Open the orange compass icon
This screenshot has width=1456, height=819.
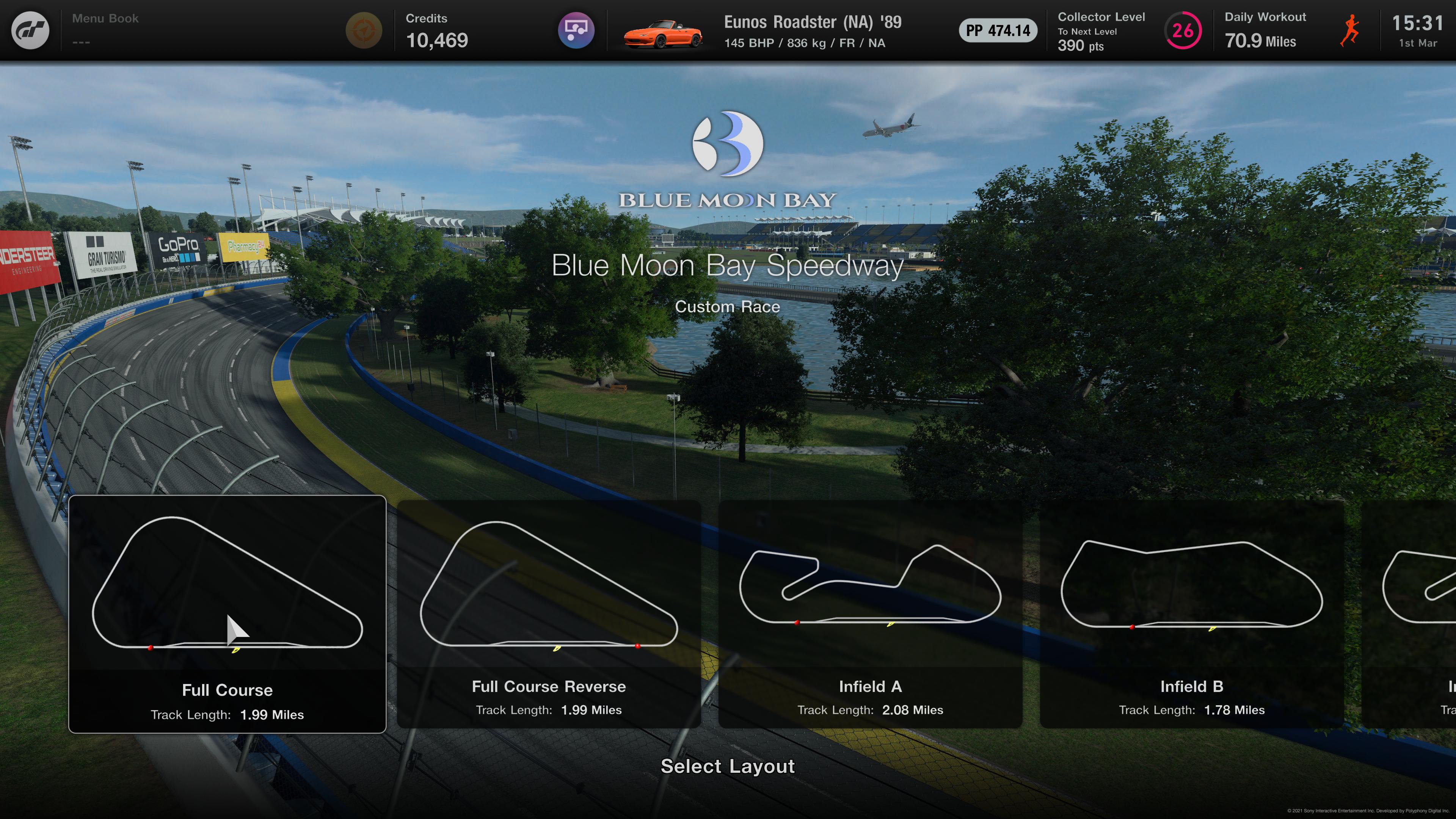point(364,30)
